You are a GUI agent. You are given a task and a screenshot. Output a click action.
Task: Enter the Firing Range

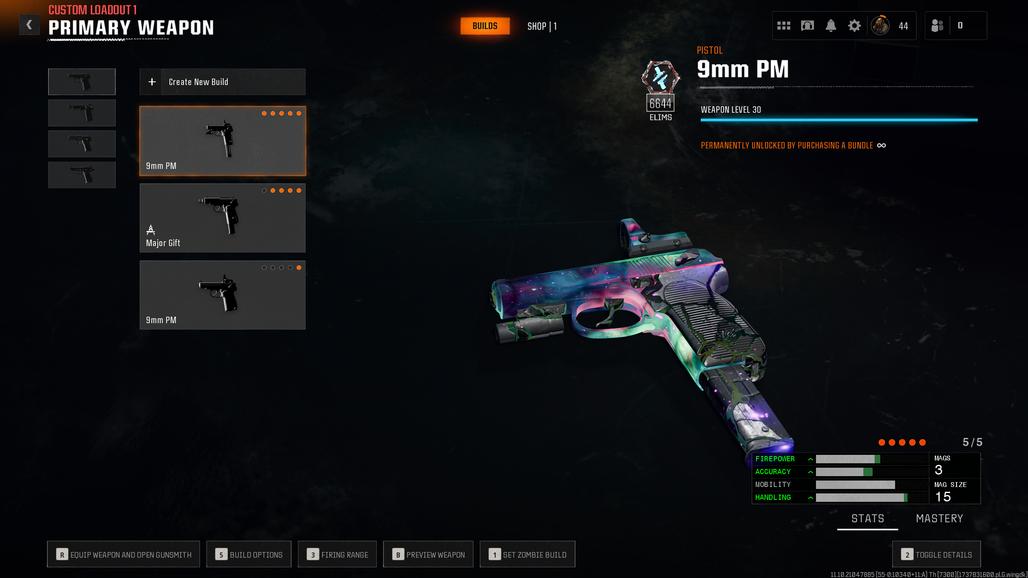click(x=338, y=554)
